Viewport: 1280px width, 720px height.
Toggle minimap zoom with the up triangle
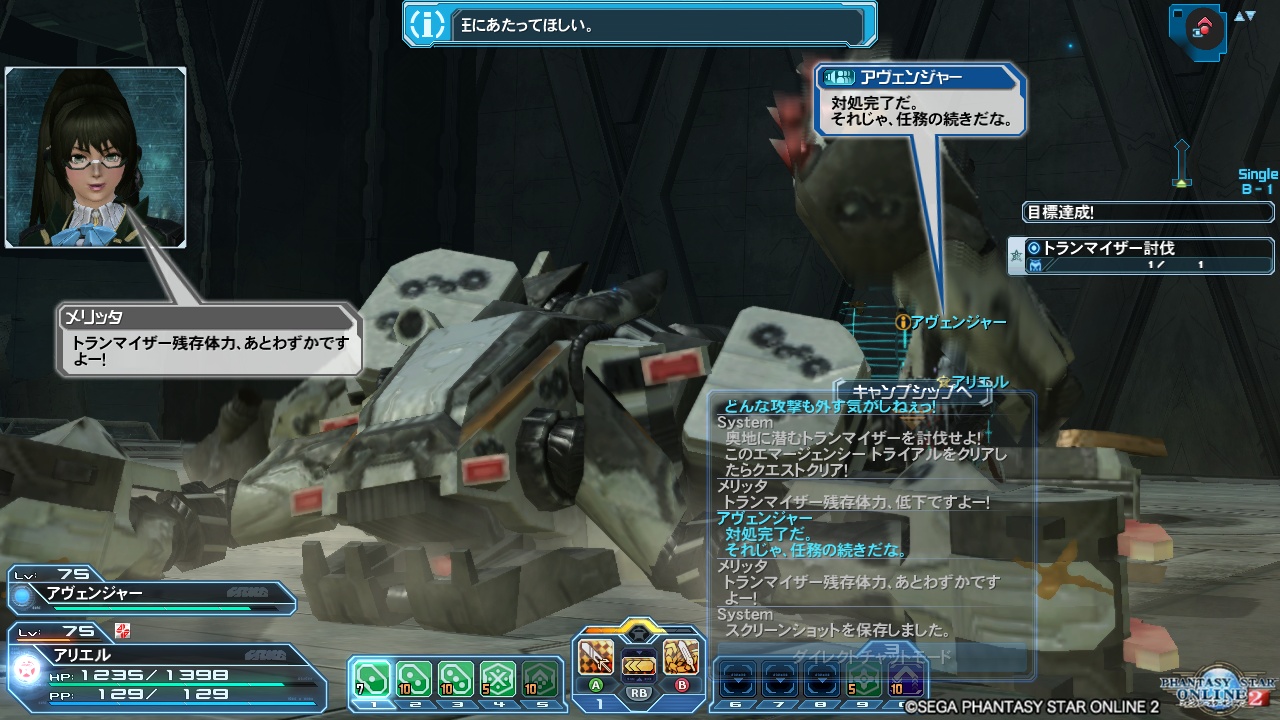click(x=1240, y=16)
